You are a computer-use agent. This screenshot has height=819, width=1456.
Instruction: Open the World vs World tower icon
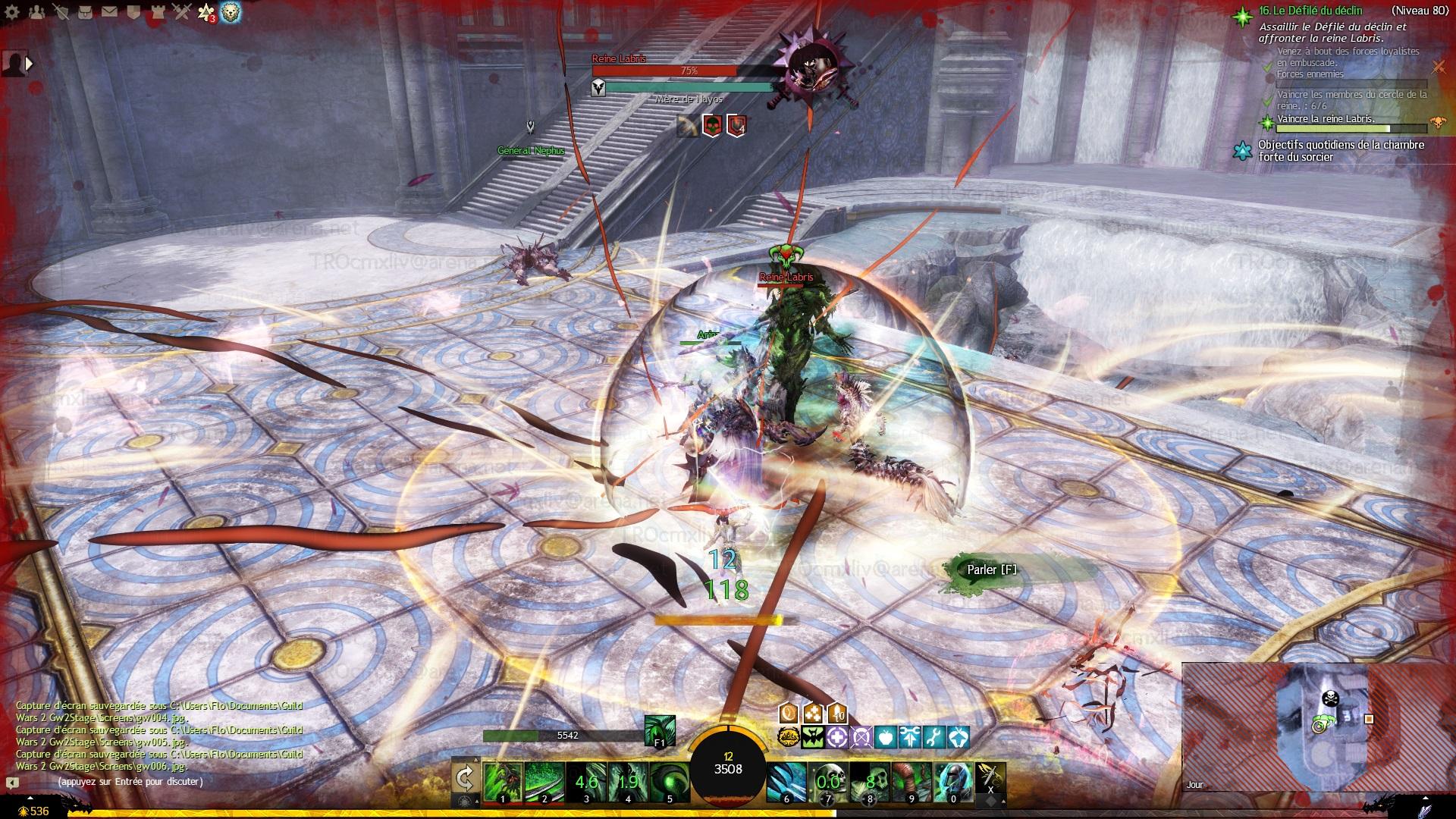pyautogui.click(x=156, y=11)
